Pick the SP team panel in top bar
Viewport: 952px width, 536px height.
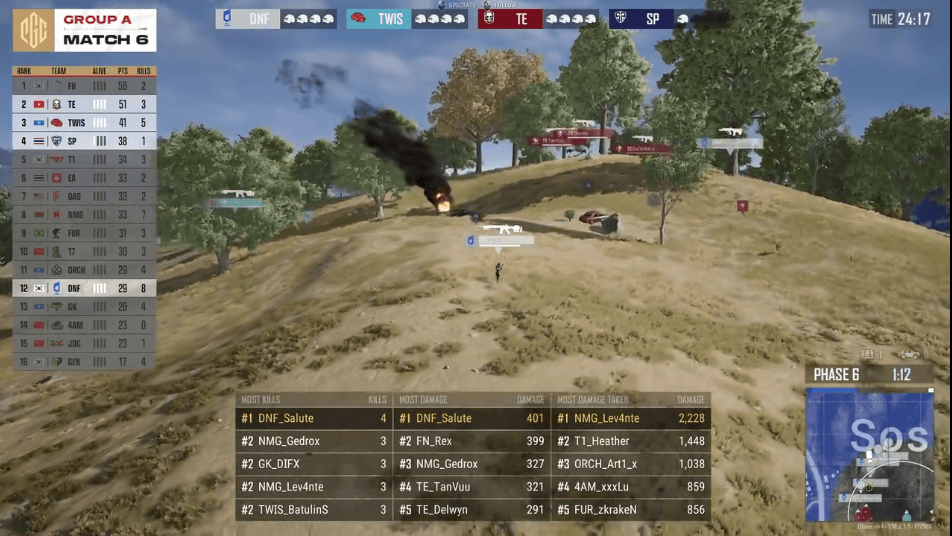668,19
